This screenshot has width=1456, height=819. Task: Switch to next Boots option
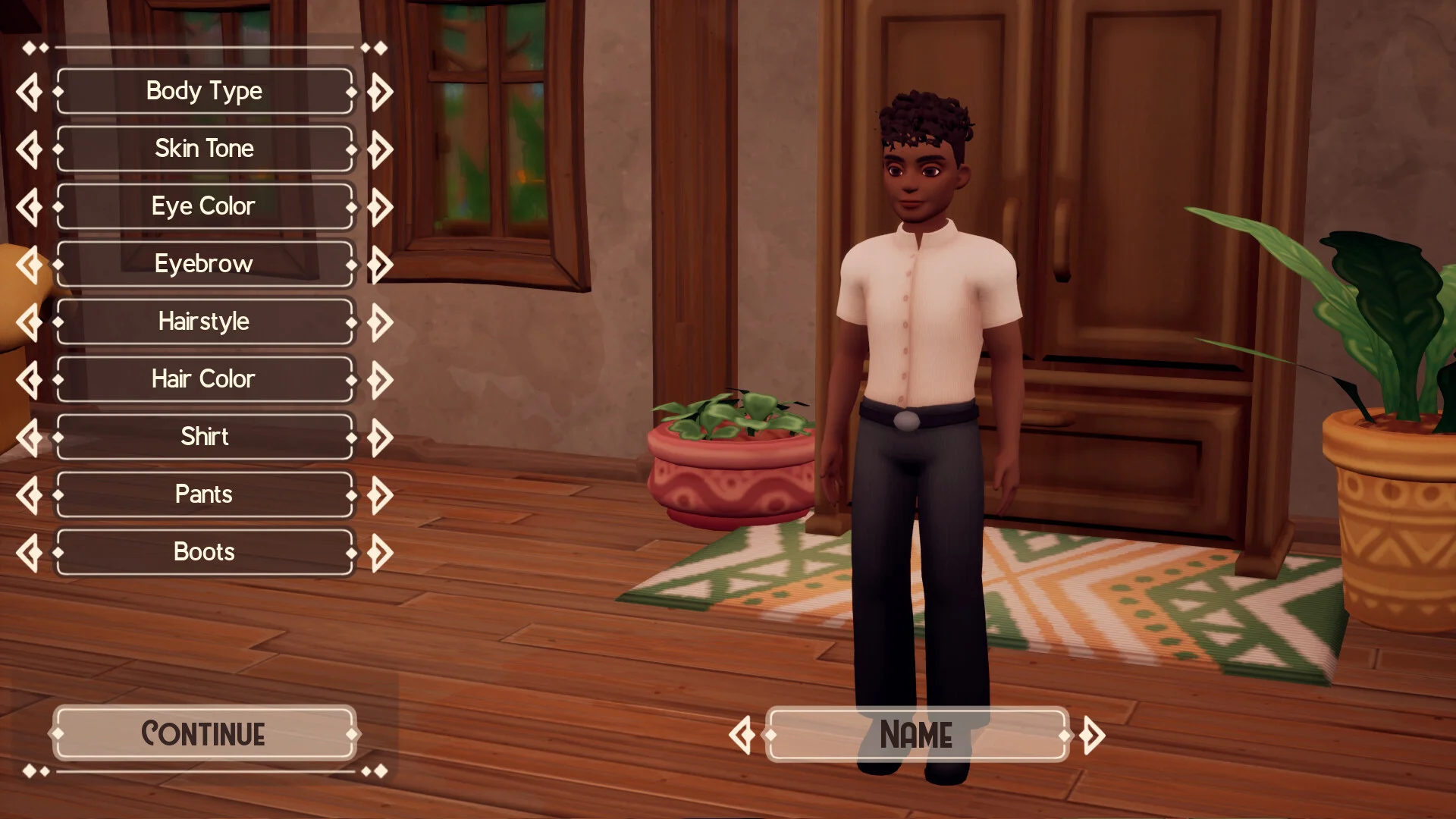tap(380, 553)
